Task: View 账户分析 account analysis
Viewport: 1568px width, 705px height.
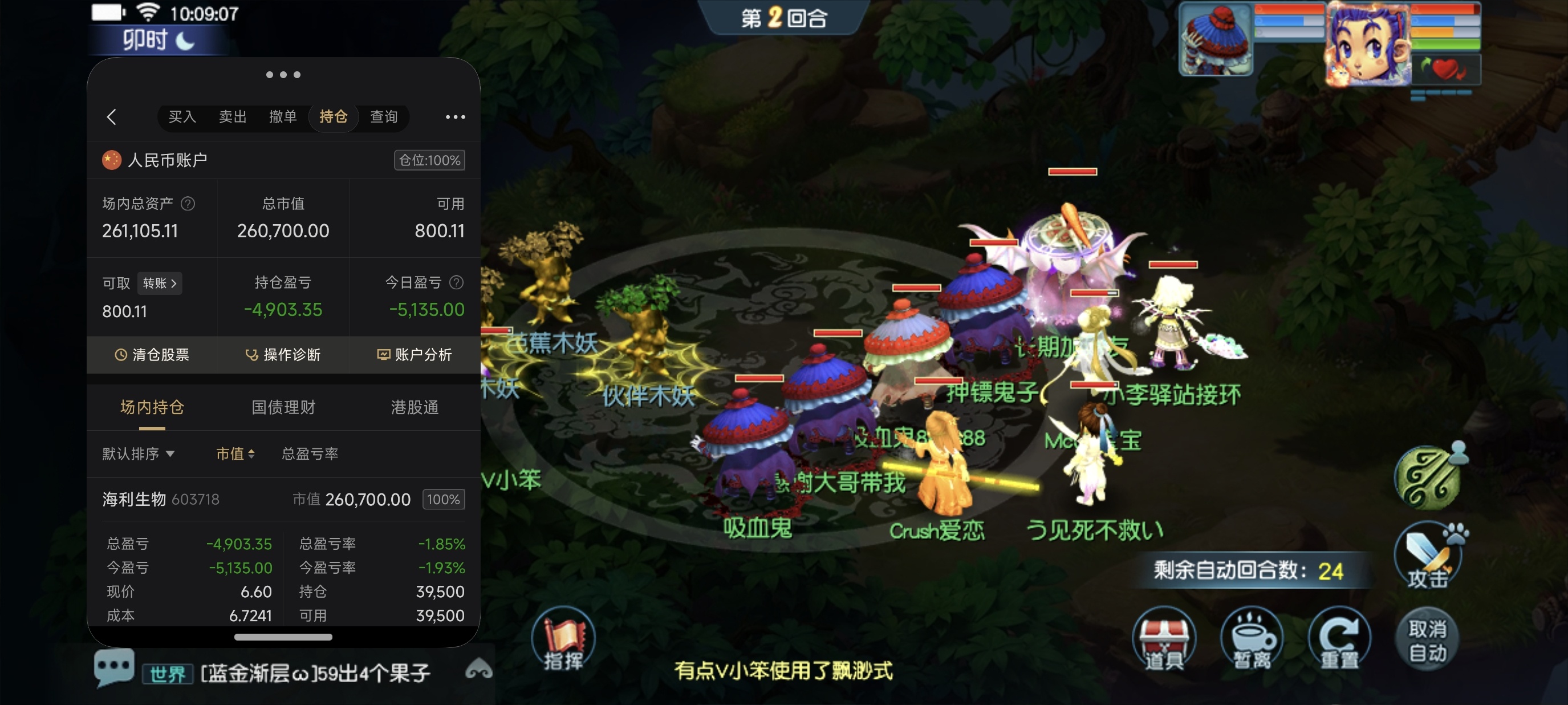Action: pos(415,354)
